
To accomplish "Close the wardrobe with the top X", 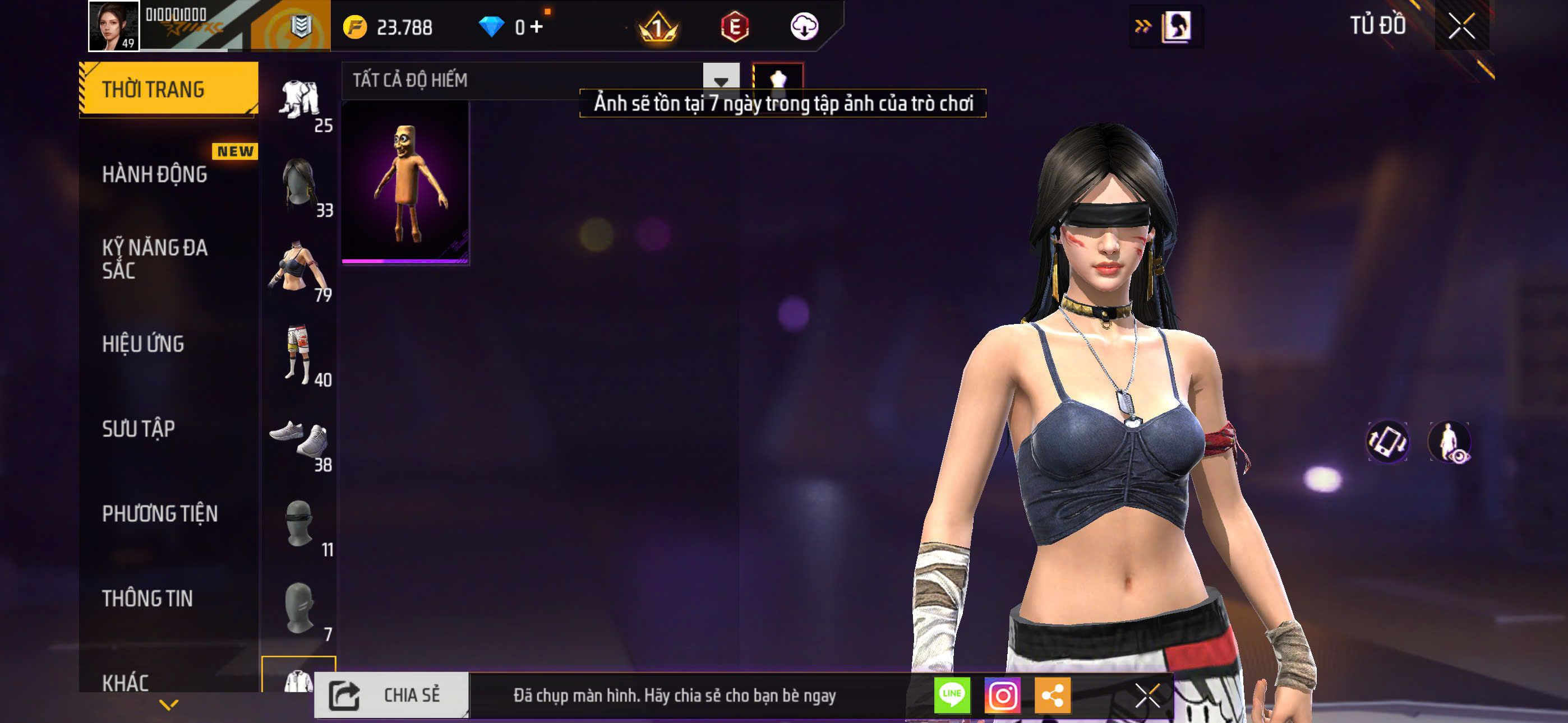I will pos(1461,26).
